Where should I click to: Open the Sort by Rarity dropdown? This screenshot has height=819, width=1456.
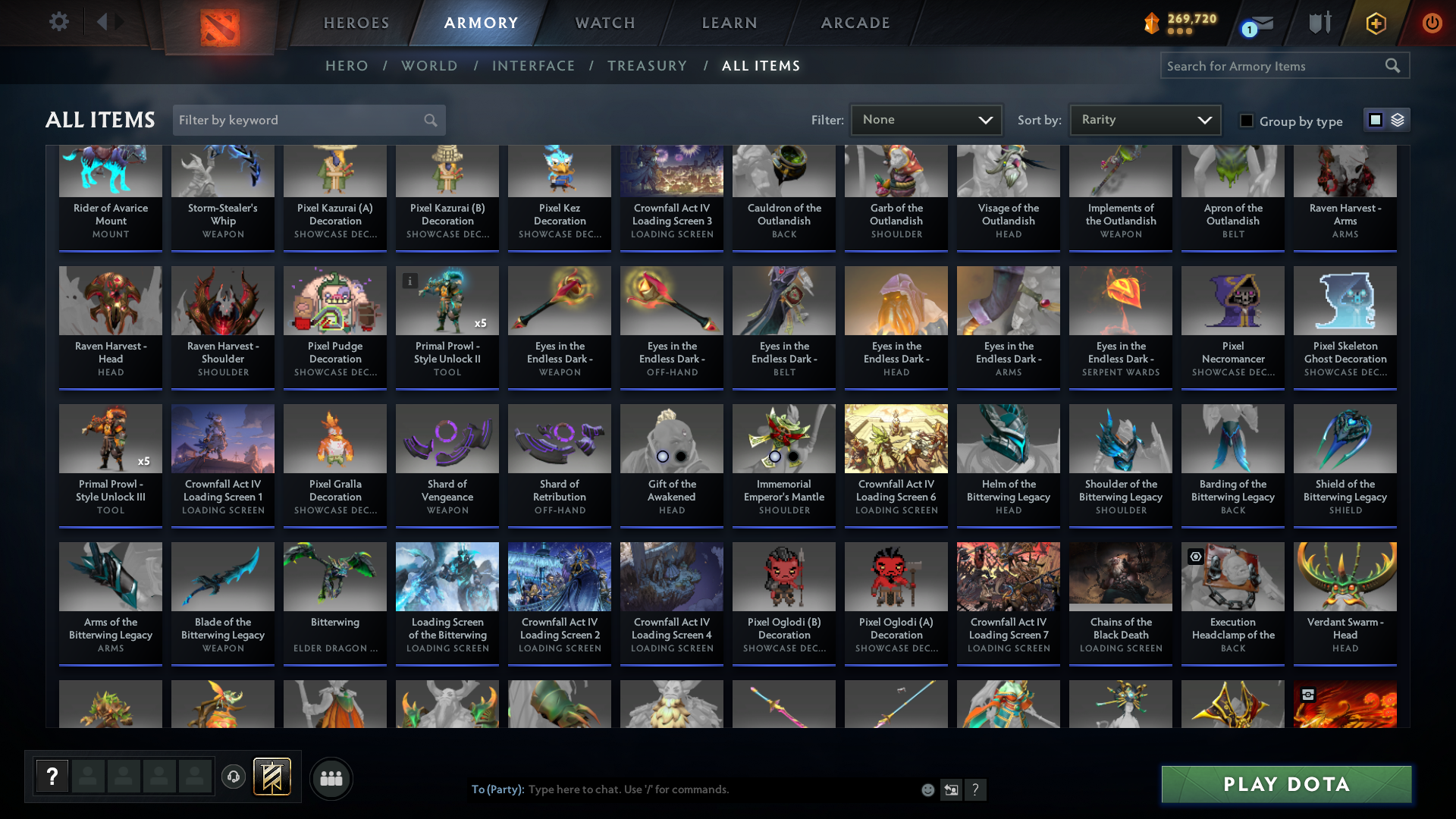(x=1144, y=119)
